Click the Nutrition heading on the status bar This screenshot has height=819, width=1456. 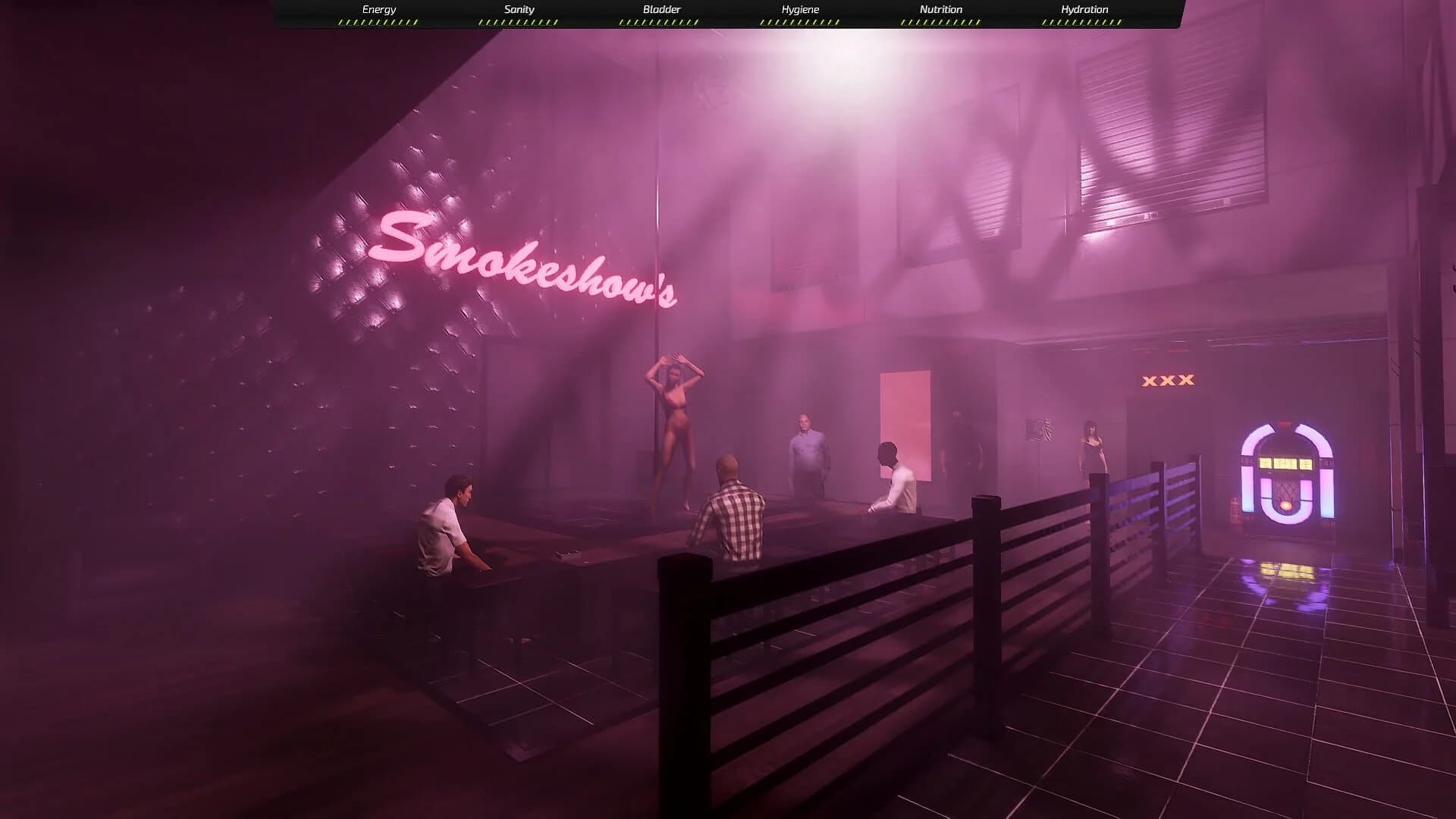(x=942, y=9)
